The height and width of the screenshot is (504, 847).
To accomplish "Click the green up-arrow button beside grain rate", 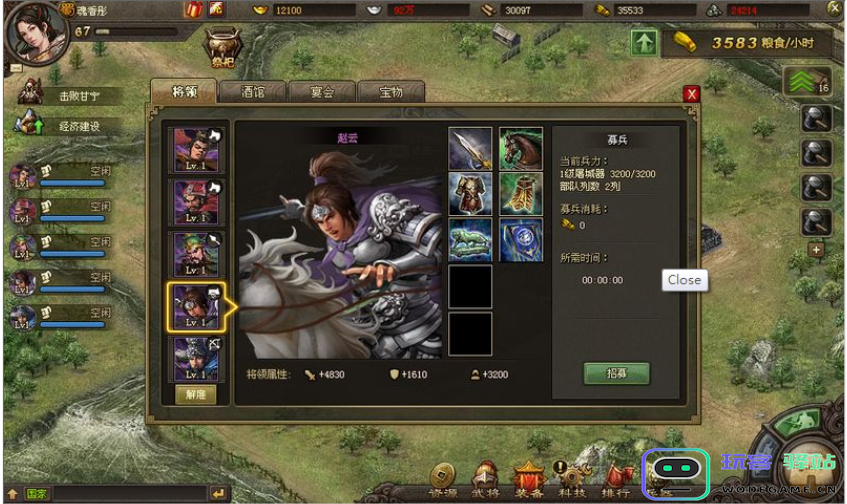I will [644, 43].
